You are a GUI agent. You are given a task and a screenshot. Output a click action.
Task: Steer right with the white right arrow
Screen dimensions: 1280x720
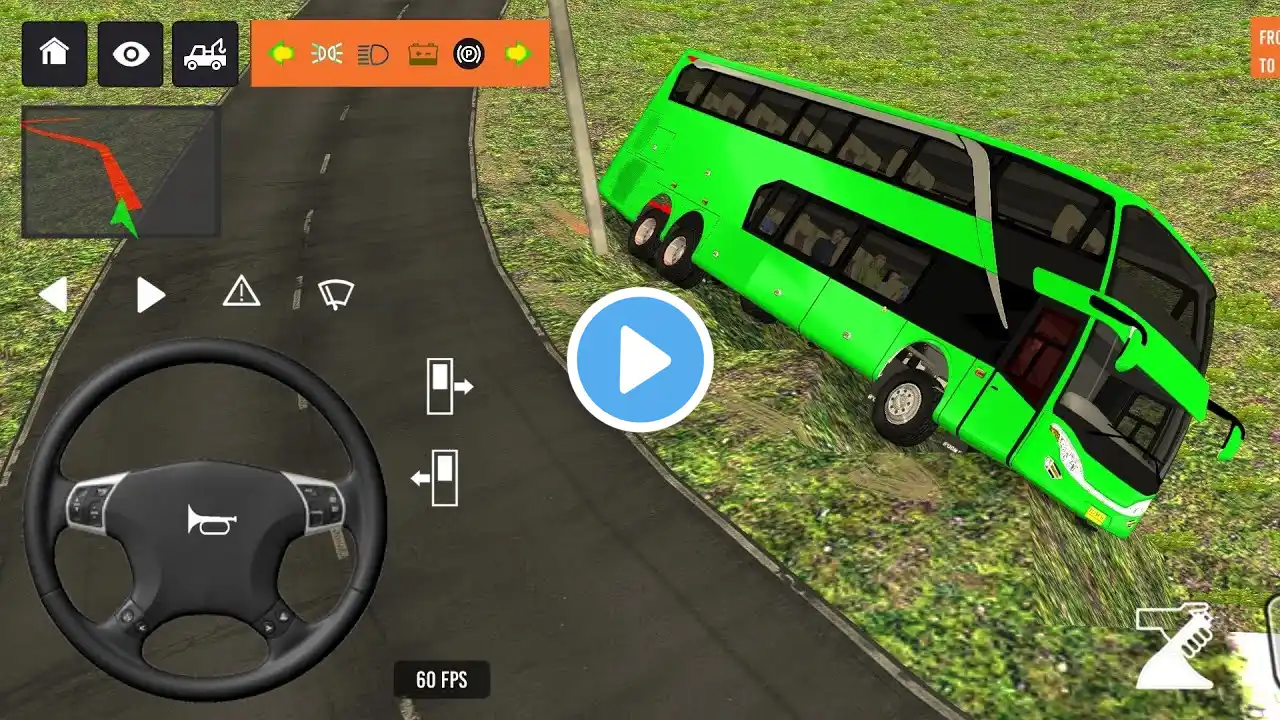[150, 295]
